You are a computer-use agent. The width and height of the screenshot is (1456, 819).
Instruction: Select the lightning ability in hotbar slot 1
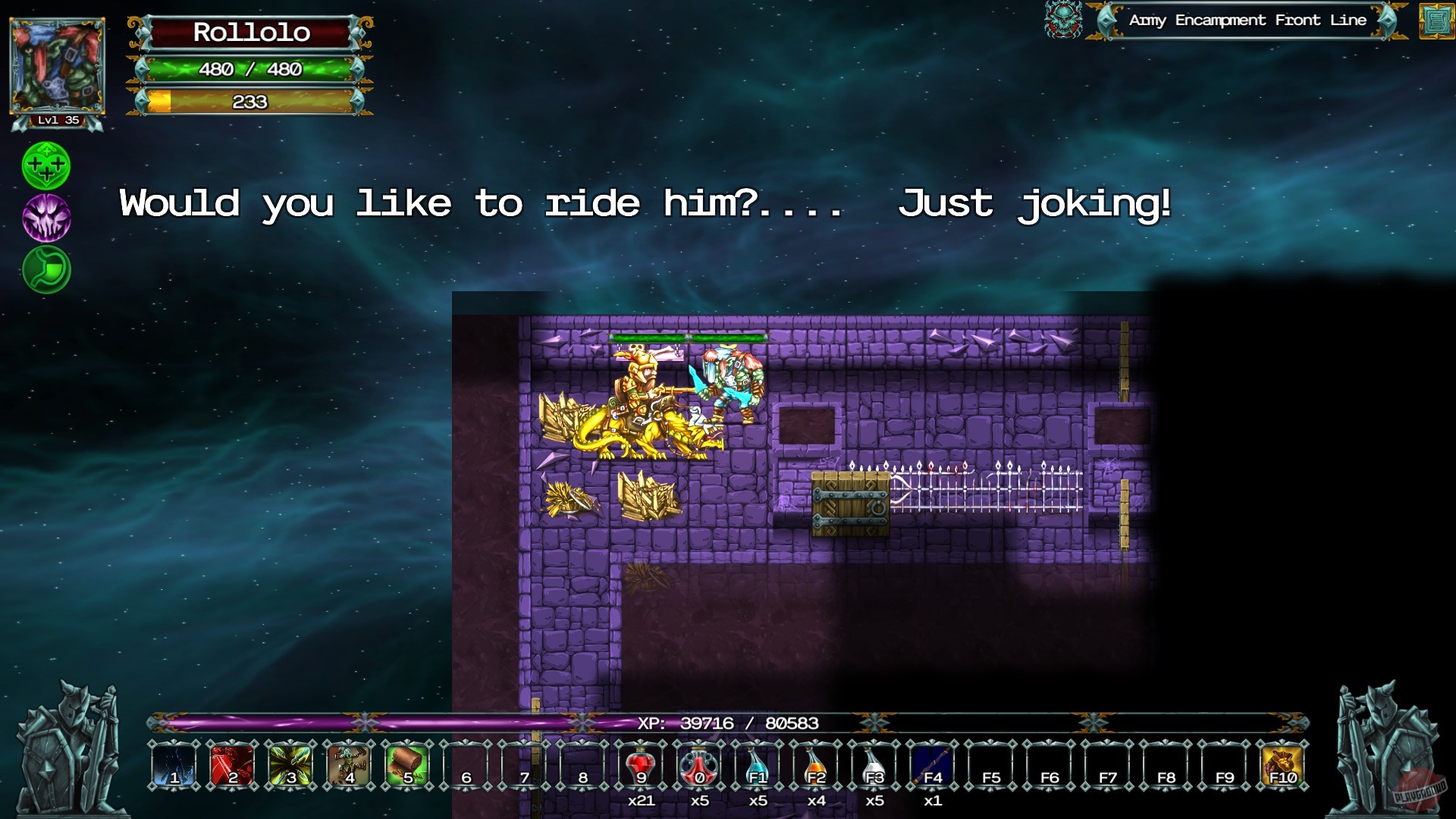(174, 767)
